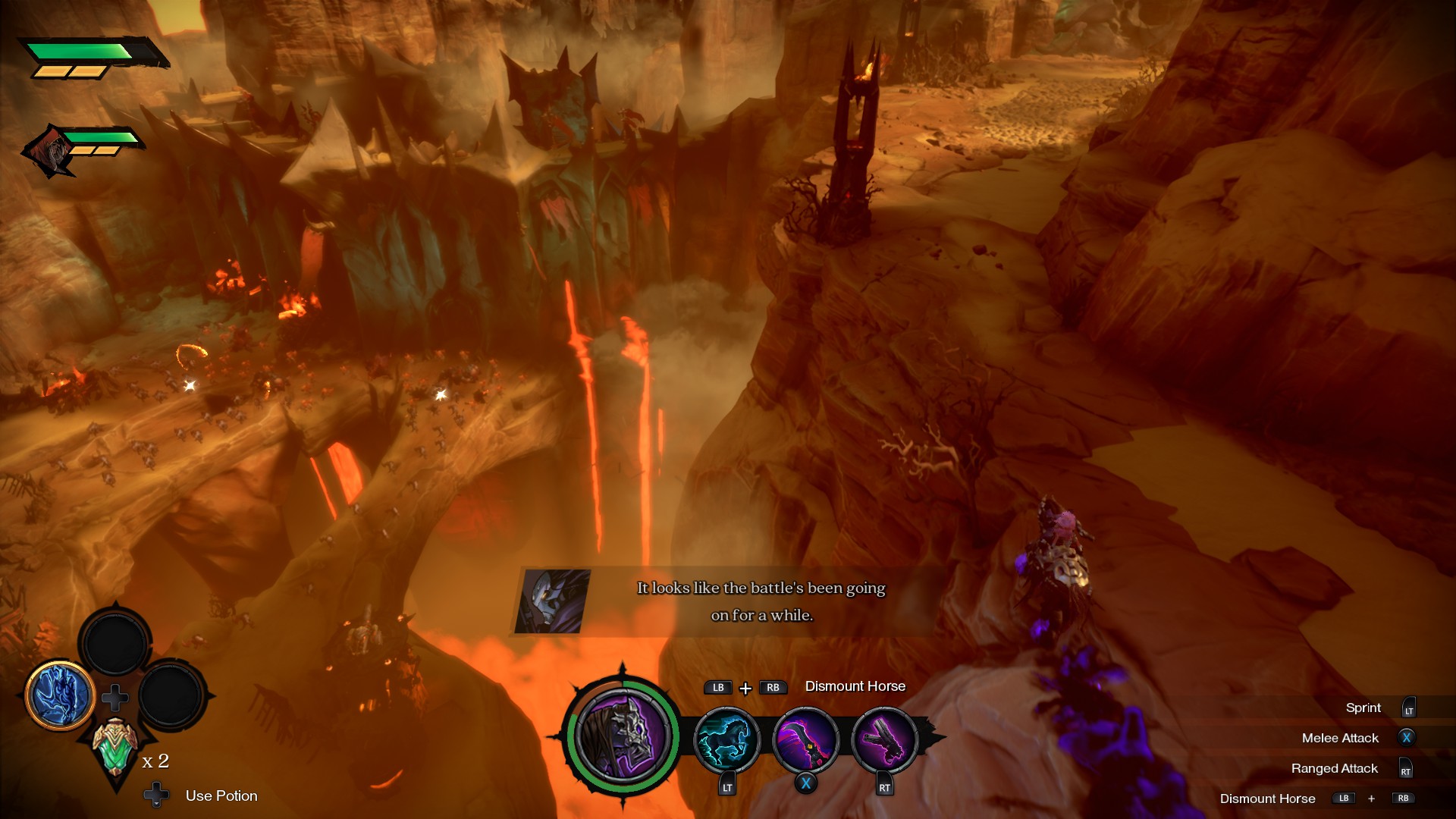Click the dialogue speaker portrait
This screenshot has height=819, width=1456.
coord(553,601)
